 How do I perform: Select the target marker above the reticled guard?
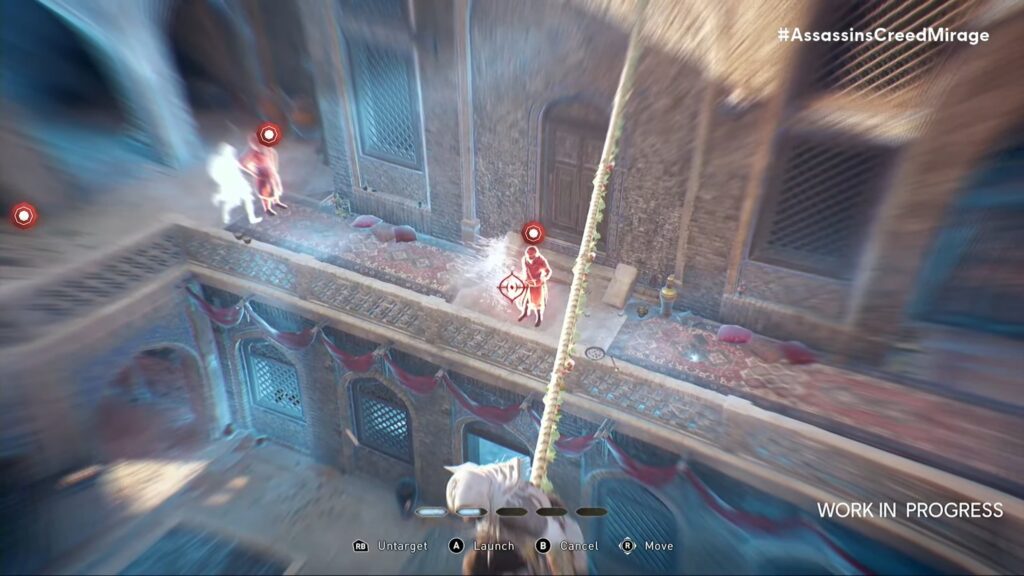533,234
